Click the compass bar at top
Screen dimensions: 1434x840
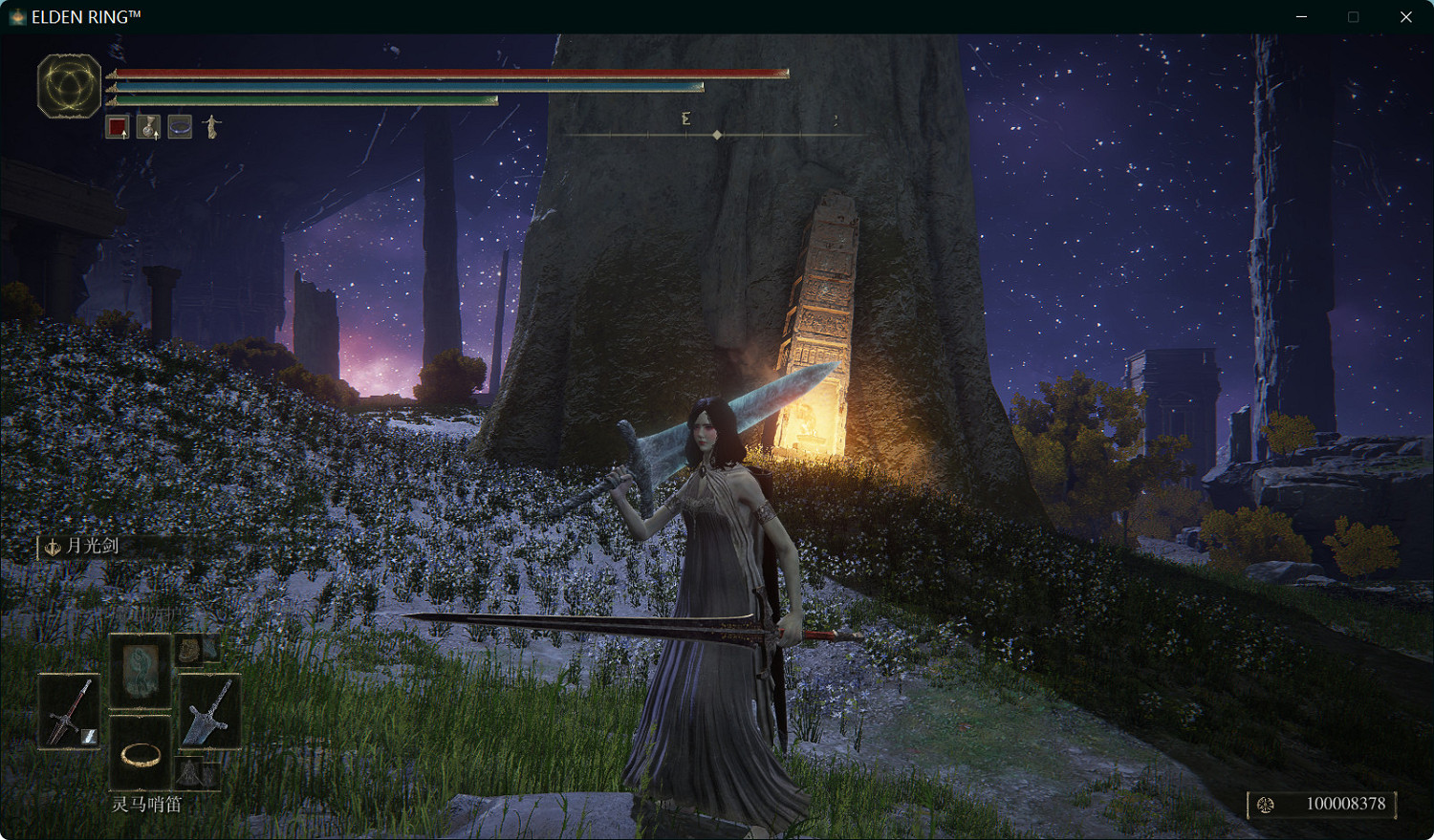pyautogui.click(x=717, y=135)
